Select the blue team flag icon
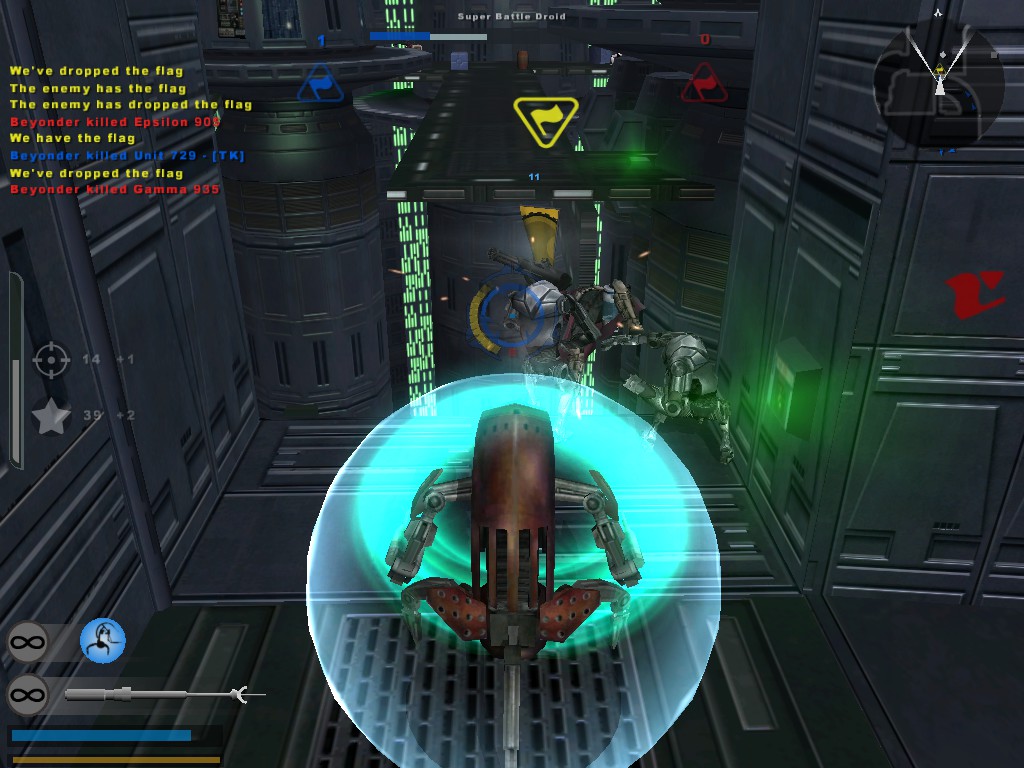The height and width of the screenshot is (768, 1024). click(320, 84)
